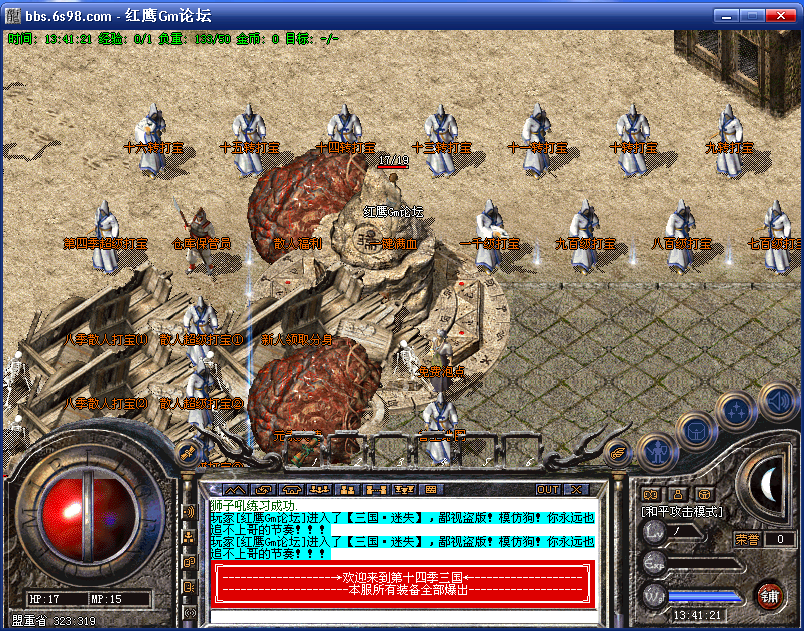Minimize the game window
This screenshot has width=804, height=631.
pos(727,15)
